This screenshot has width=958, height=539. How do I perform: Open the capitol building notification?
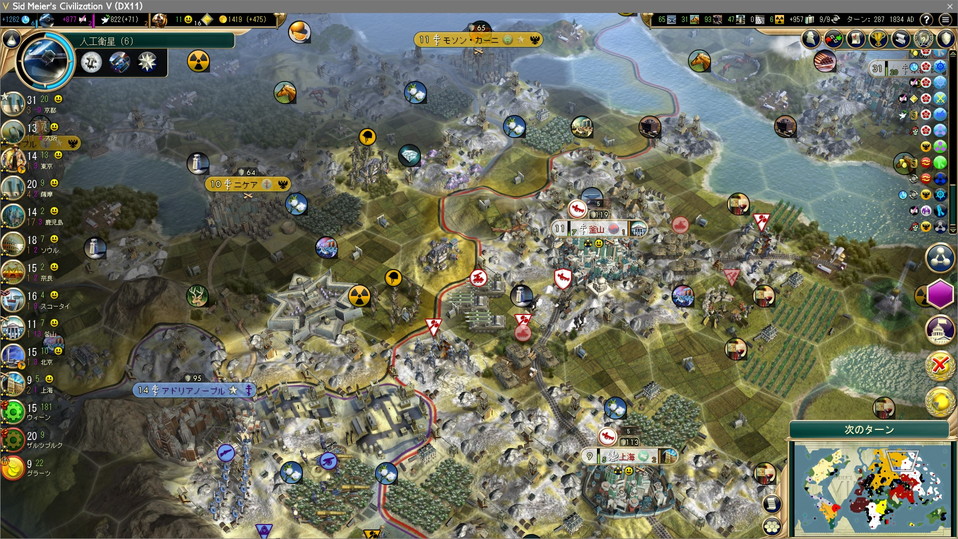pos(939,330)
